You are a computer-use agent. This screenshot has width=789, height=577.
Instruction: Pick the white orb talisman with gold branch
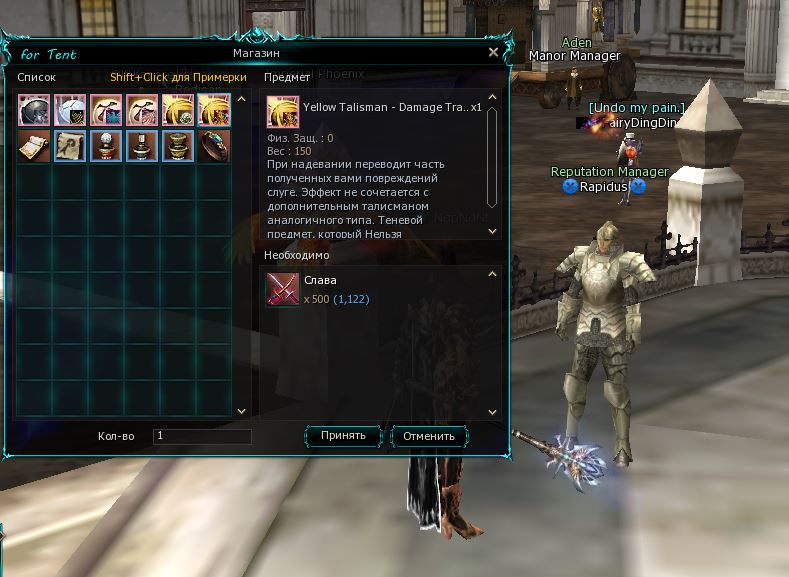(70, 109)
